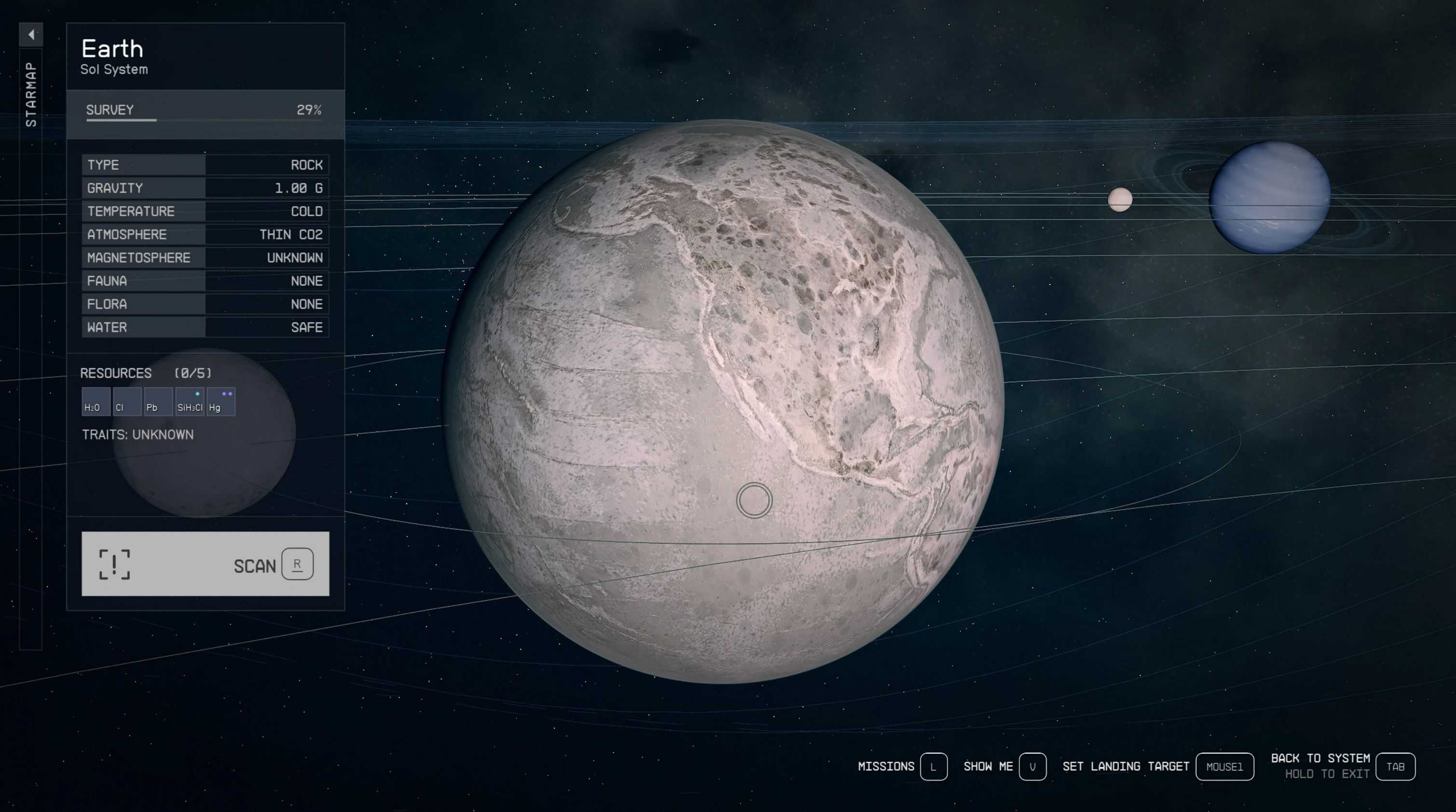Screen dimensions: 1456x812
Task: Select the small white moon
Action: click(1120, 199)
